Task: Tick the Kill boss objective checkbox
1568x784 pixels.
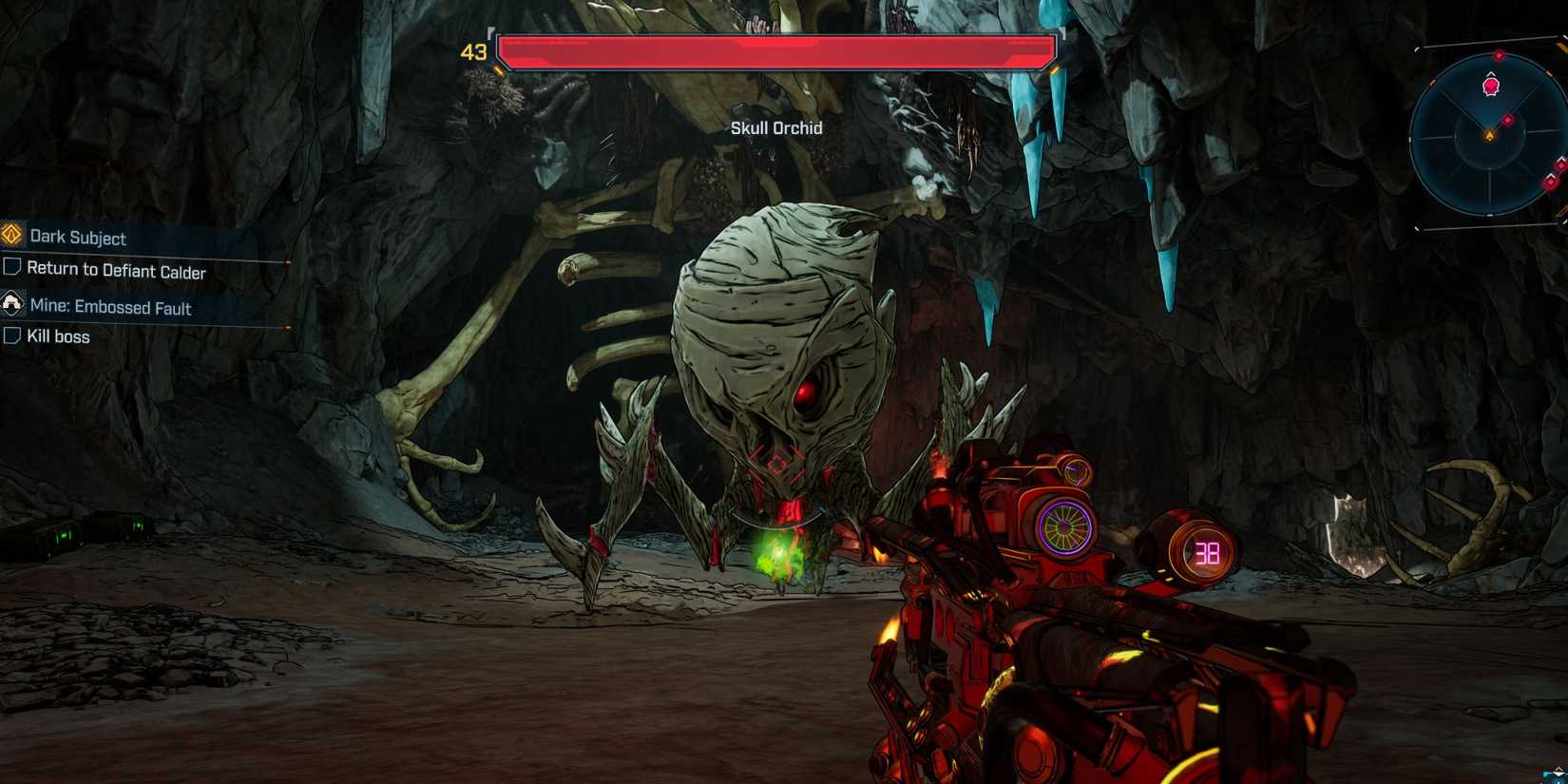Action: (x=11, y=335)
